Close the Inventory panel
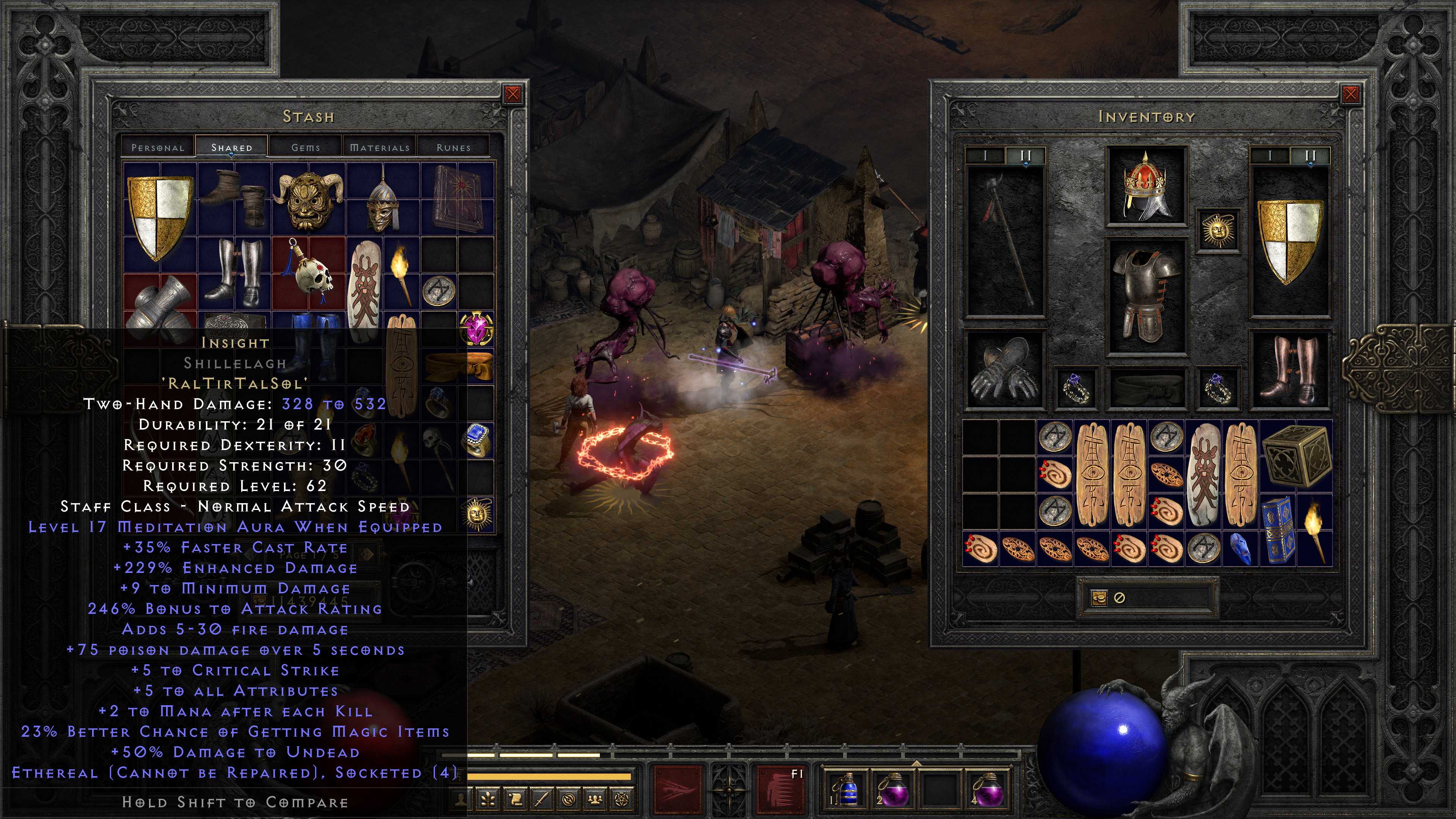The image size is (1456, 819). (x=1350, y=94)
